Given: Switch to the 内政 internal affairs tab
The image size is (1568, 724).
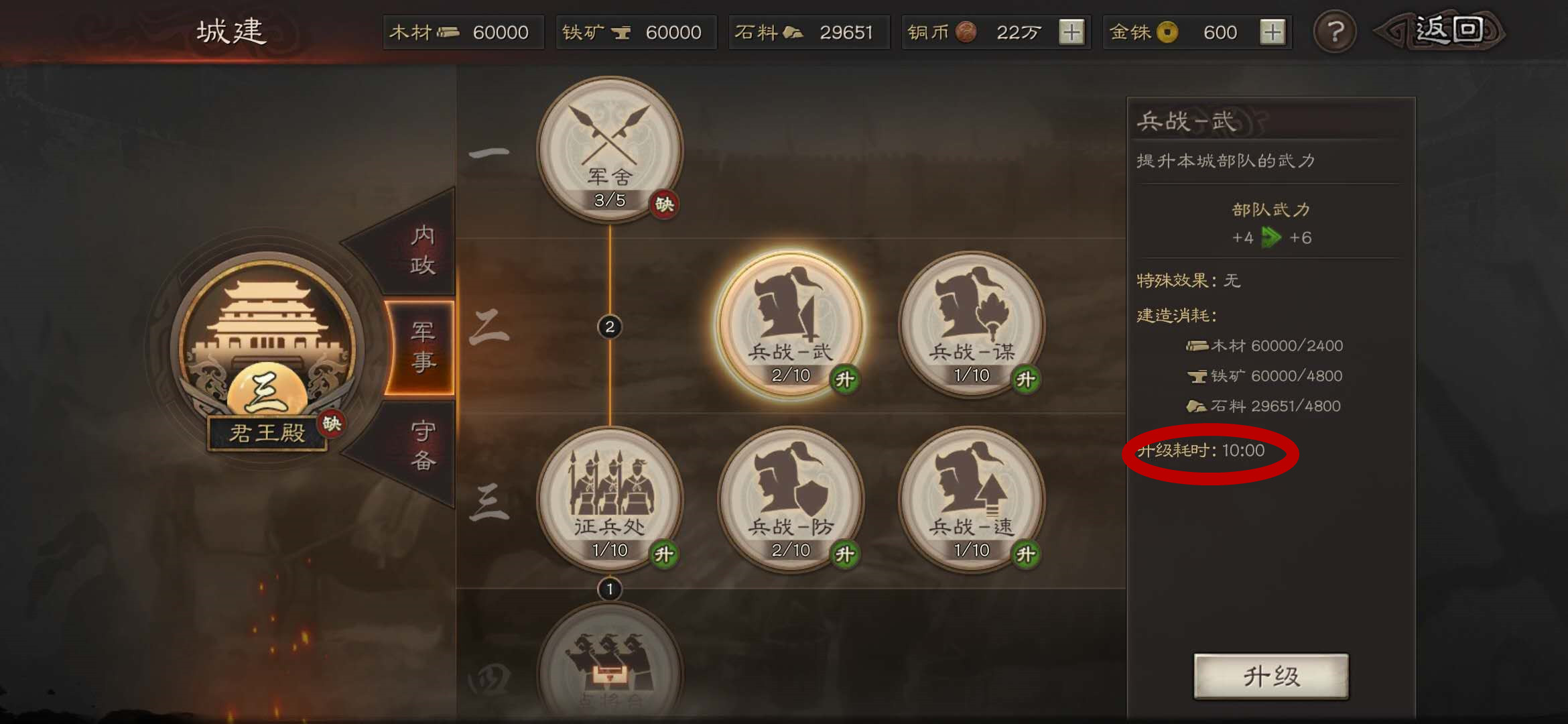Looking at the screenshot, I should pos(422,249).
